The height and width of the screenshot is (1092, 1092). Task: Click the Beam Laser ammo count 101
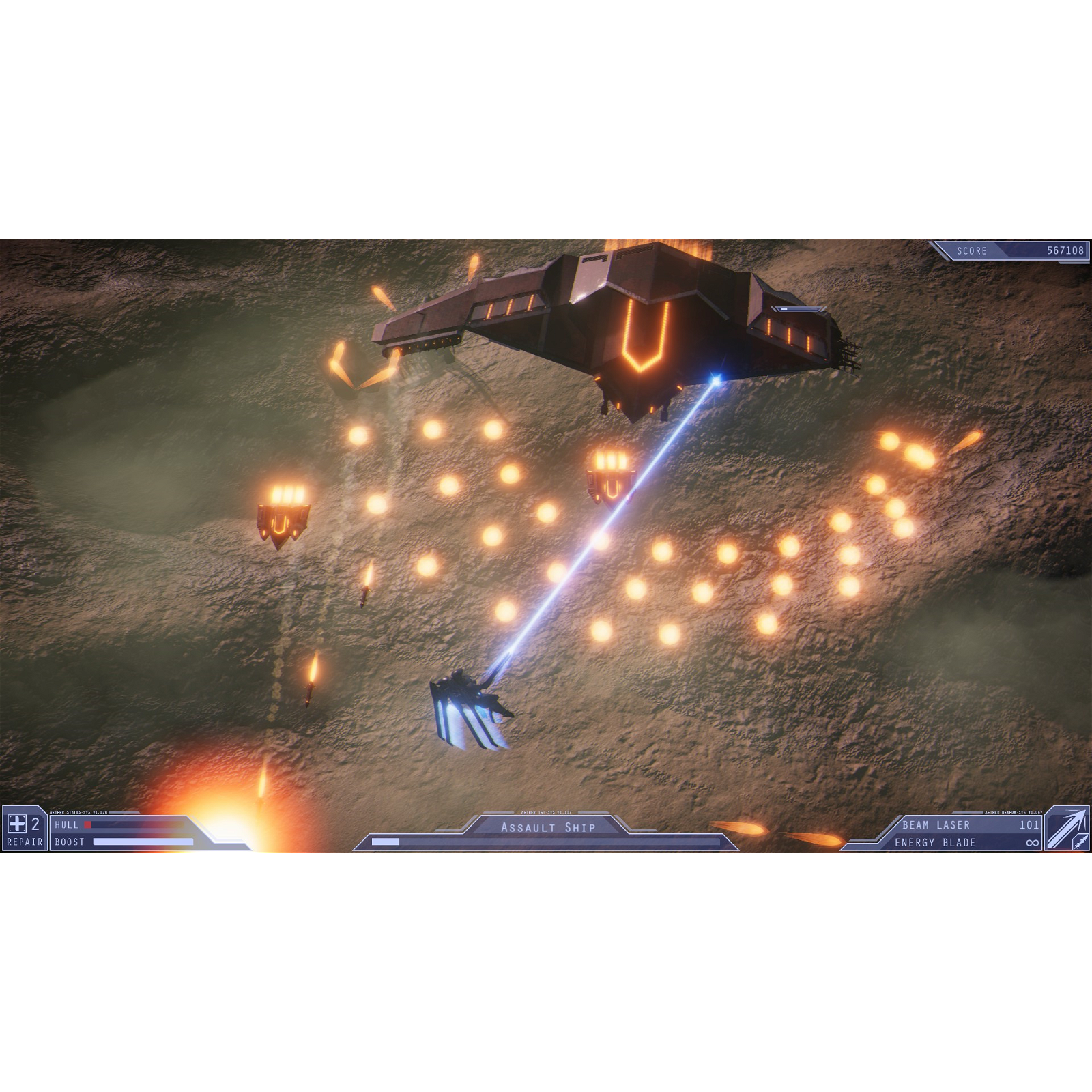1029,824
